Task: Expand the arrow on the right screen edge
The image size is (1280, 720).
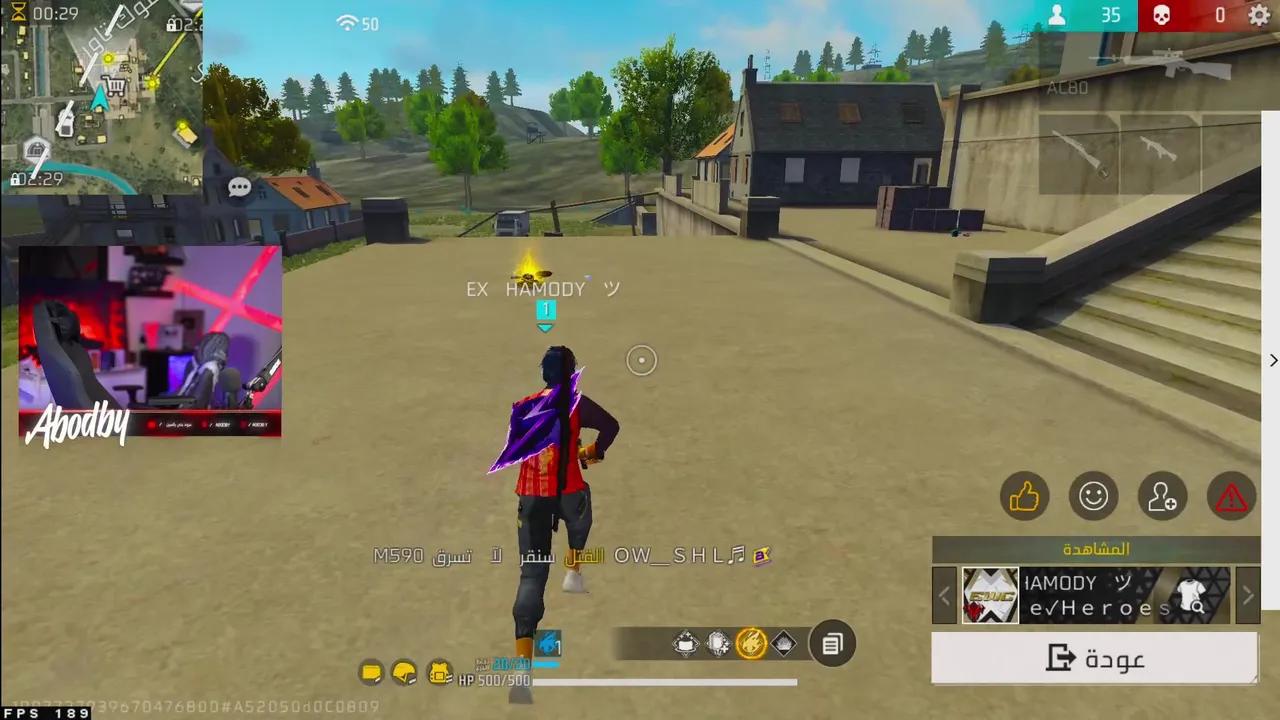Action: (x=1272, y=360)
